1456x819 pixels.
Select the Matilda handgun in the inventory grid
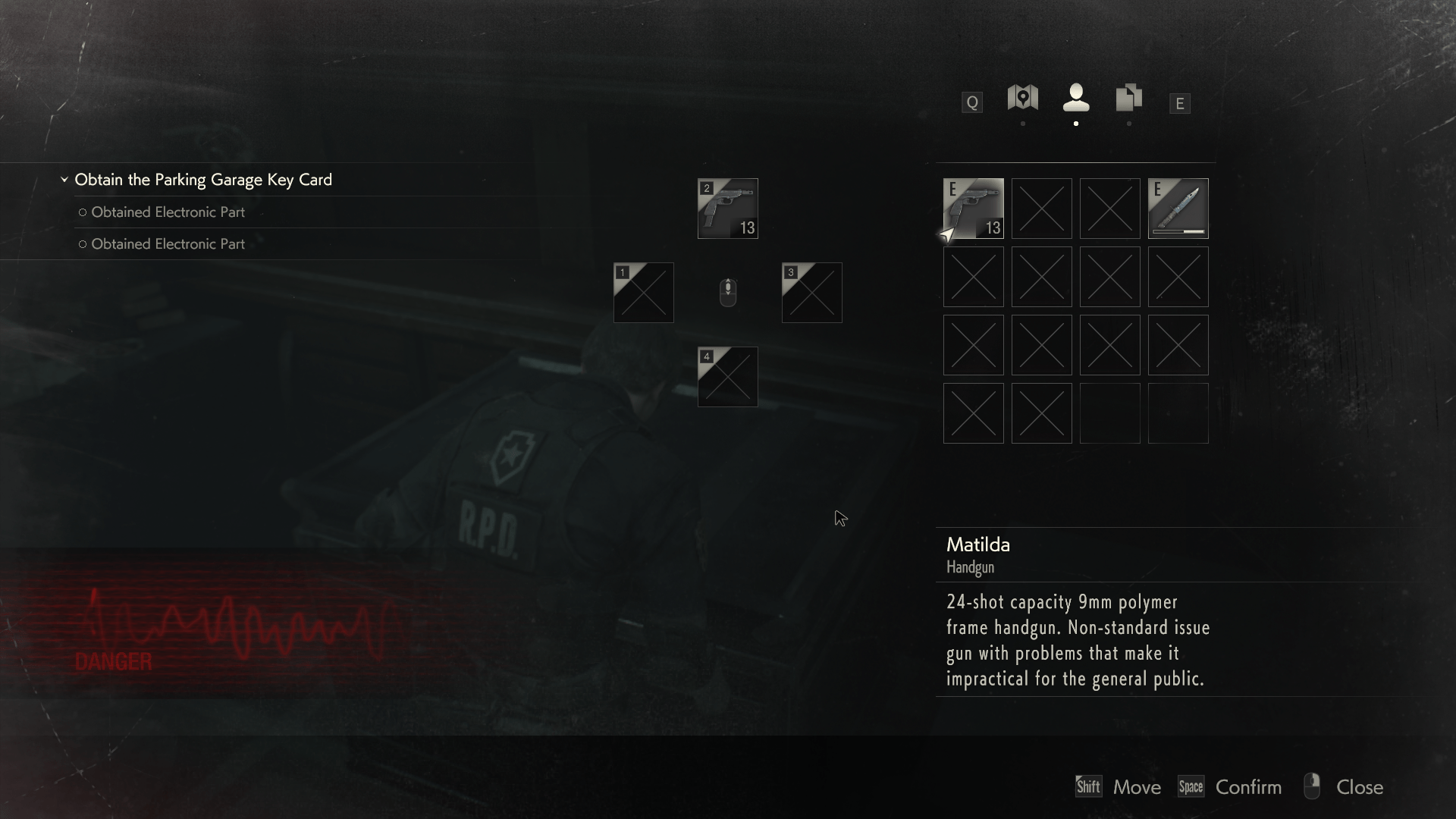(973, 209)
